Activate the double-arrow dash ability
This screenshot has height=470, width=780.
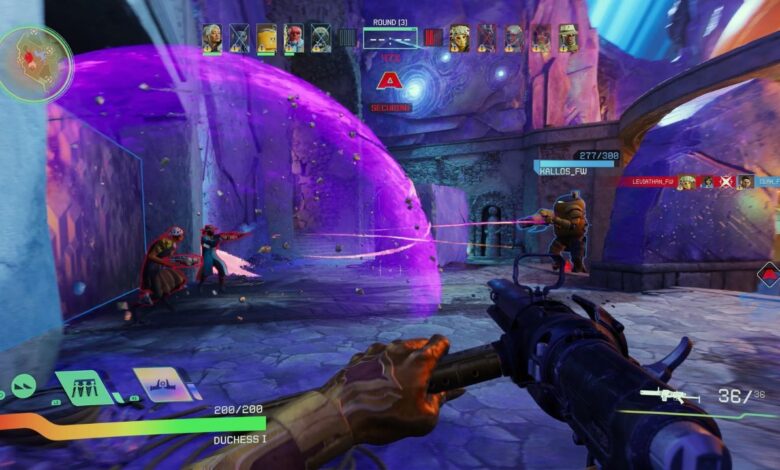coord(23,386)
